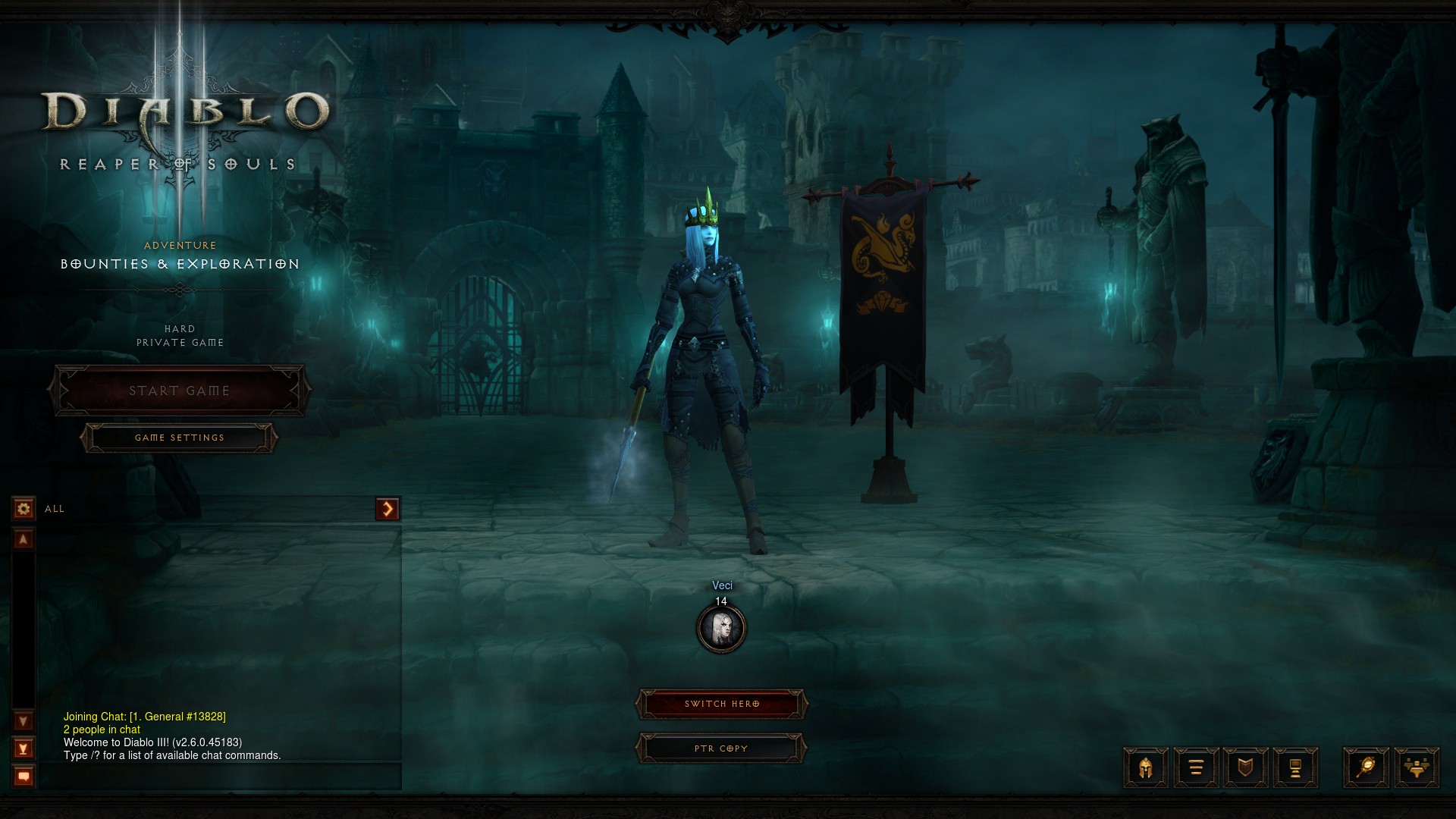Click the Switch Hero button
This screenshot has height=819, width=1456.
coord(721,704)
